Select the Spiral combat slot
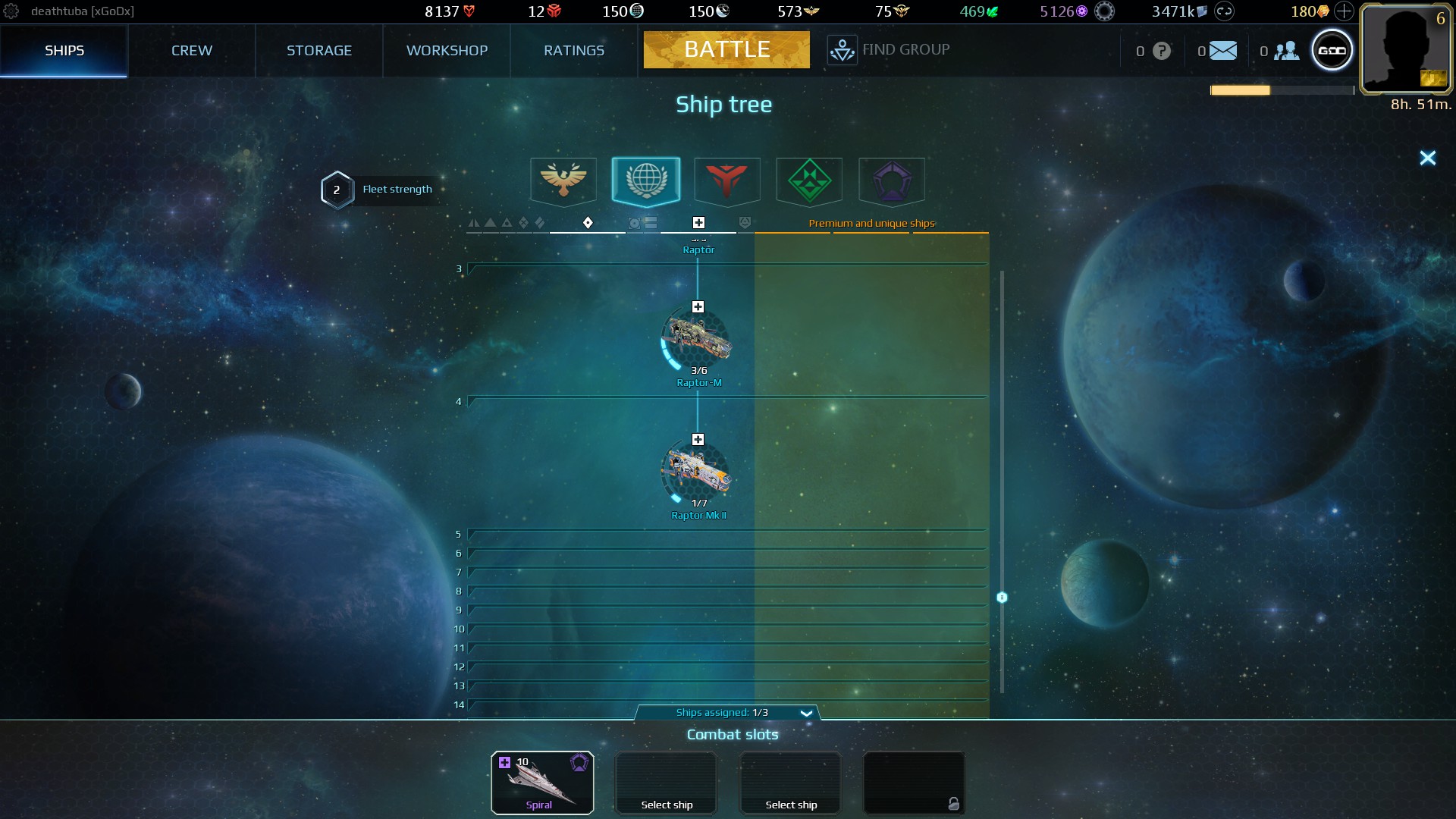 (x=541, y=783)
